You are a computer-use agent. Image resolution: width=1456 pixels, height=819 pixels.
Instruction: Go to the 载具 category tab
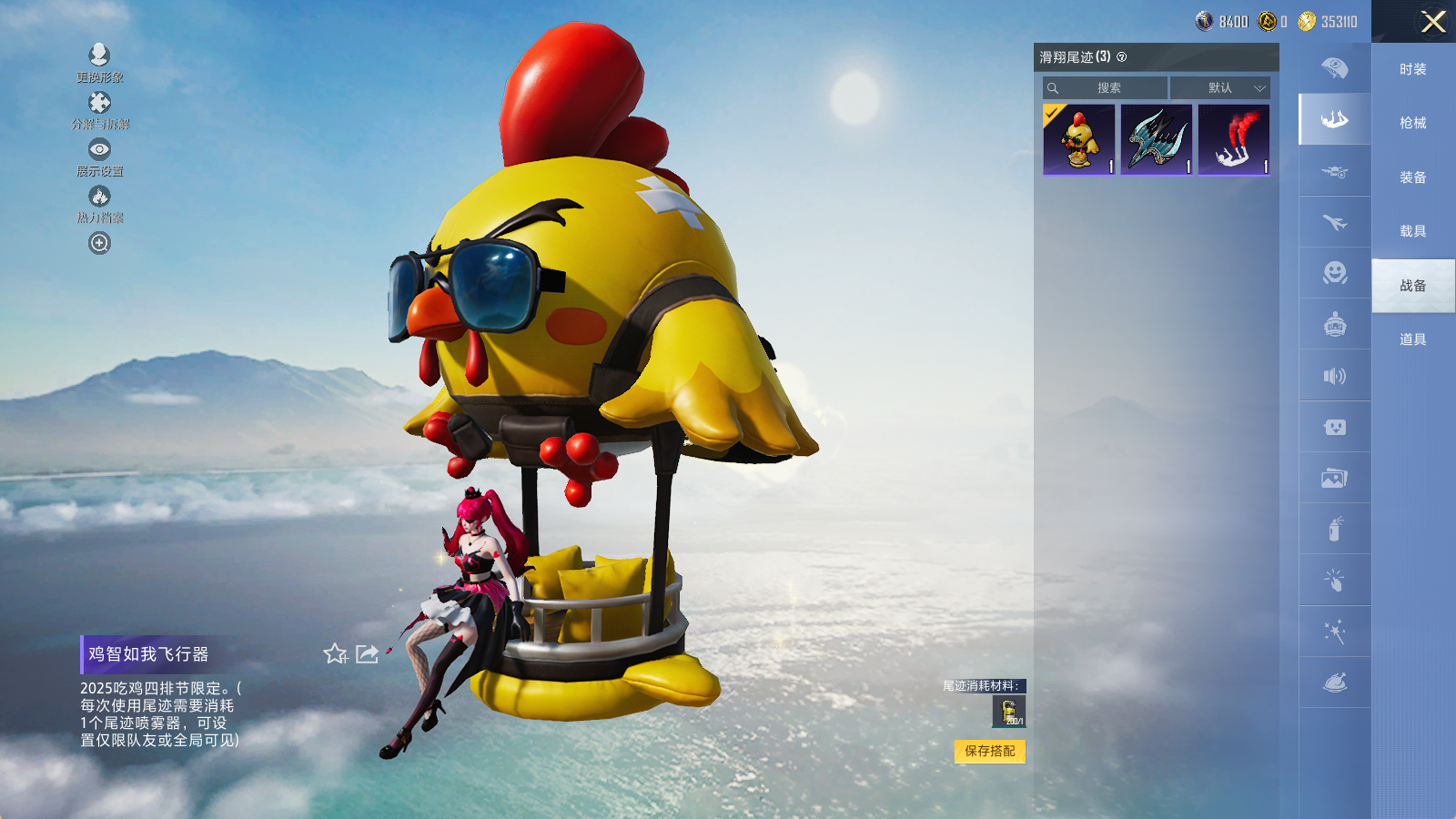[1412, 231]
